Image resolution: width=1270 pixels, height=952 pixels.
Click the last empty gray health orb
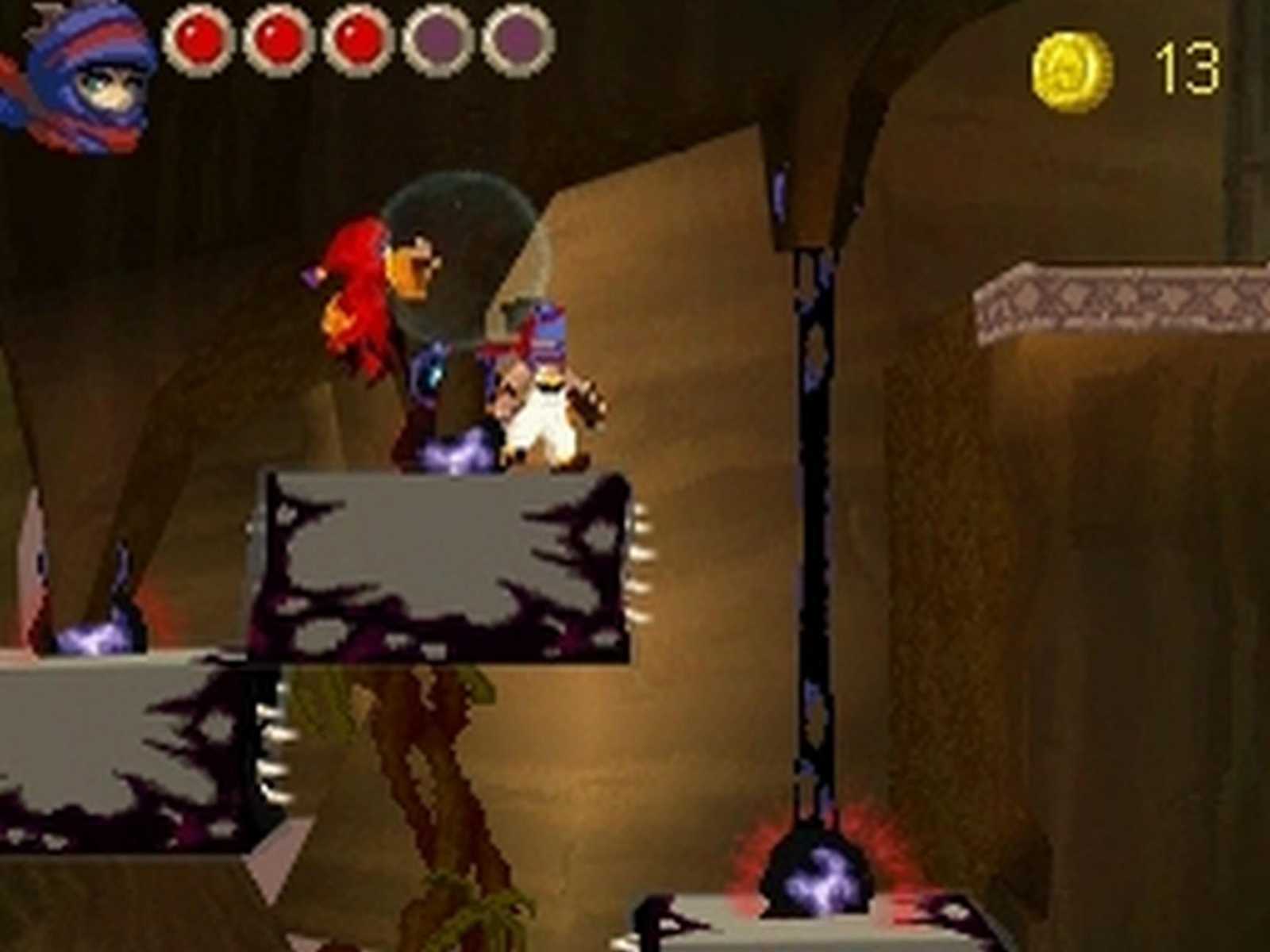[x=514, y=38]
